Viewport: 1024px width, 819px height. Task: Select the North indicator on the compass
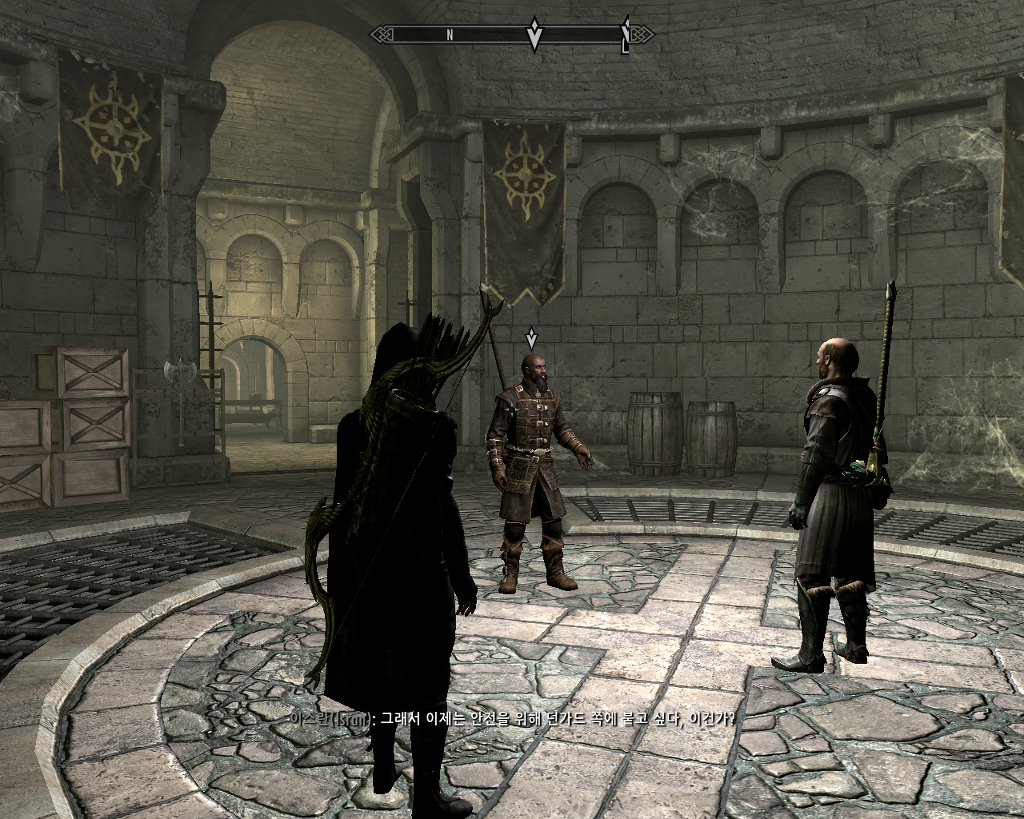tap(450, 35)
